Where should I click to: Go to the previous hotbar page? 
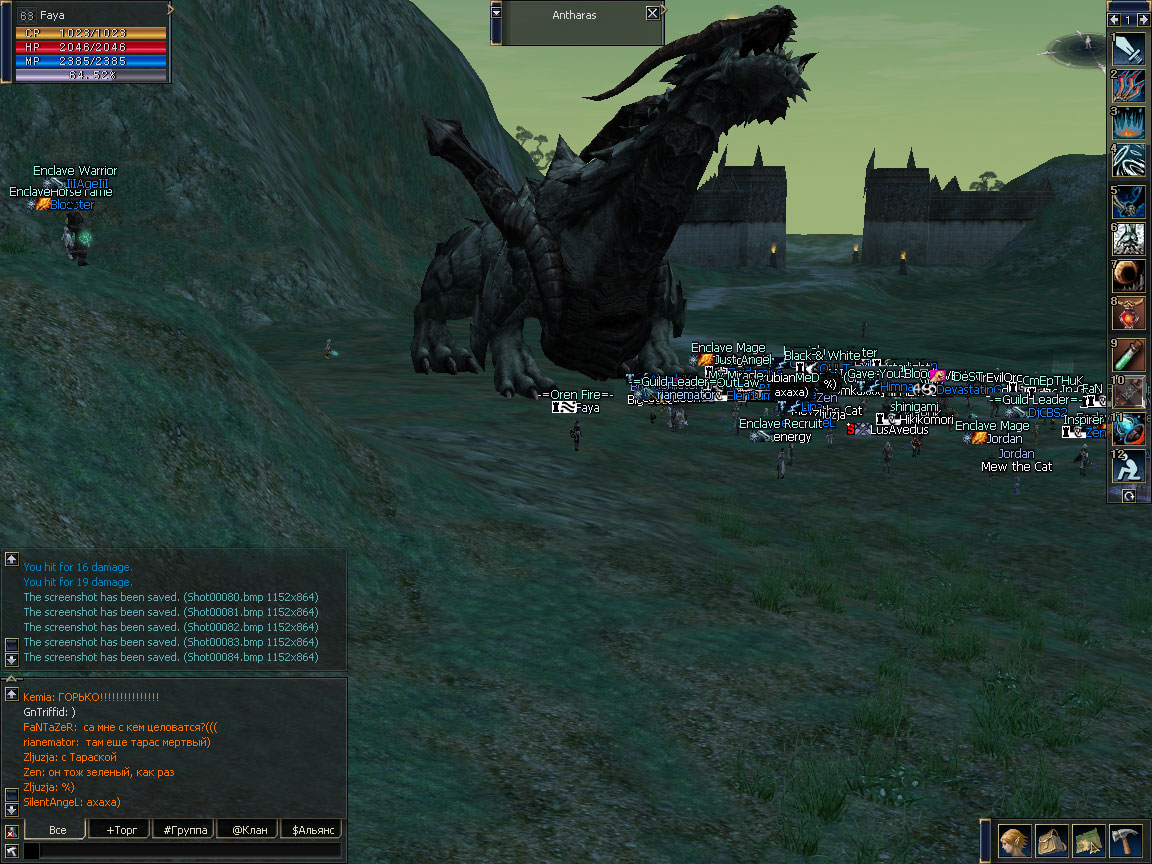click(x=1114, y=19)
